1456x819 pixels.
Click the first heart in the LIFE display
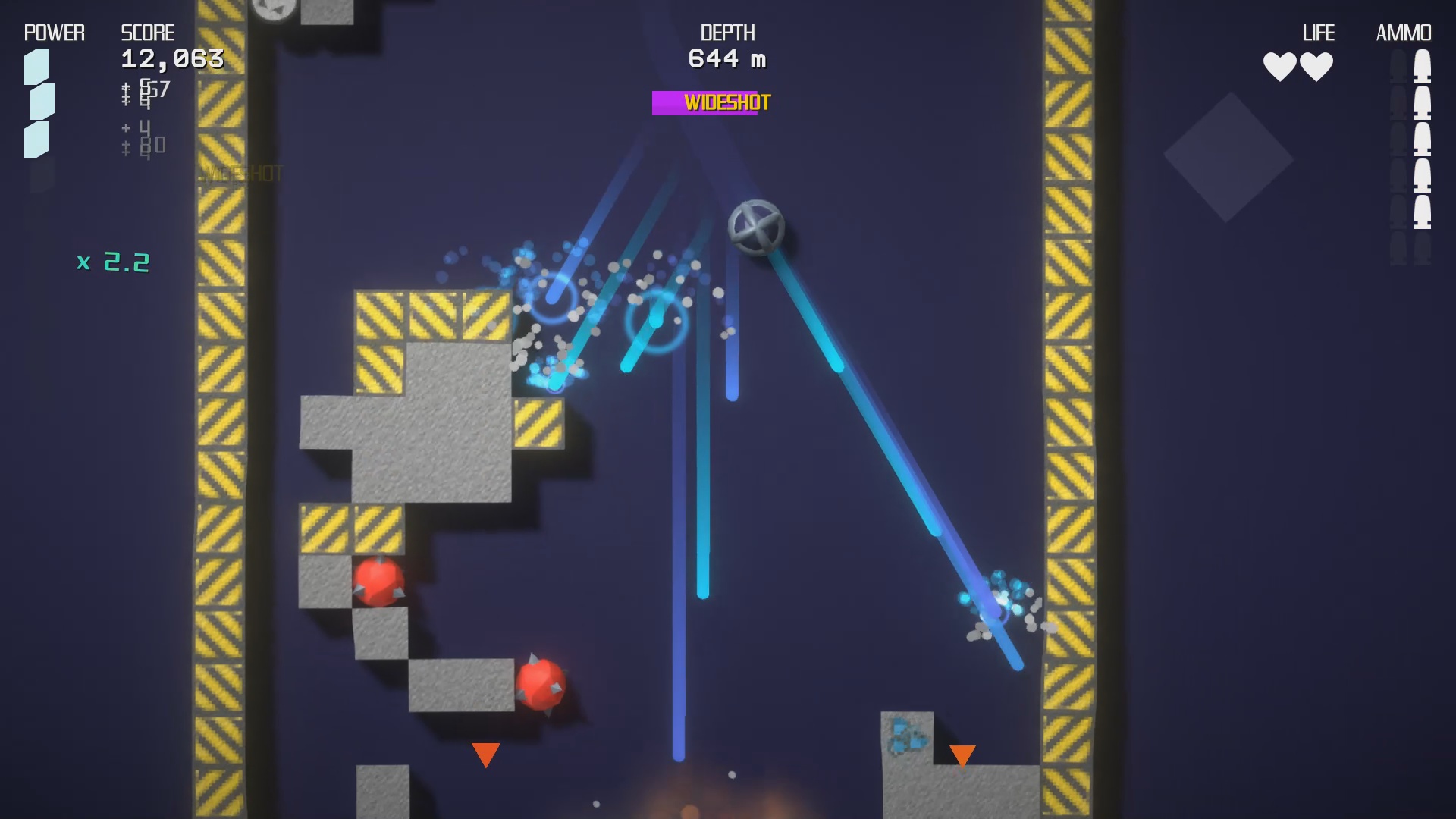[x=1279, y=65]
